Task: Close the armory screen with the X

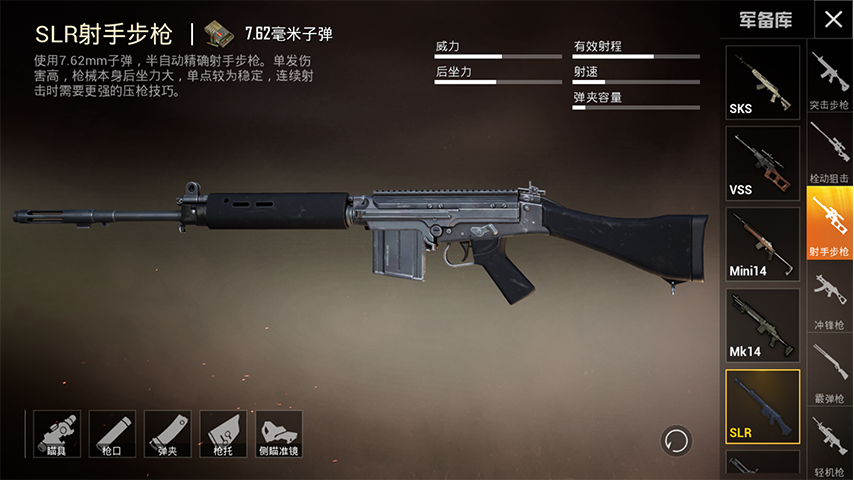Action: [x=832, y=19]
